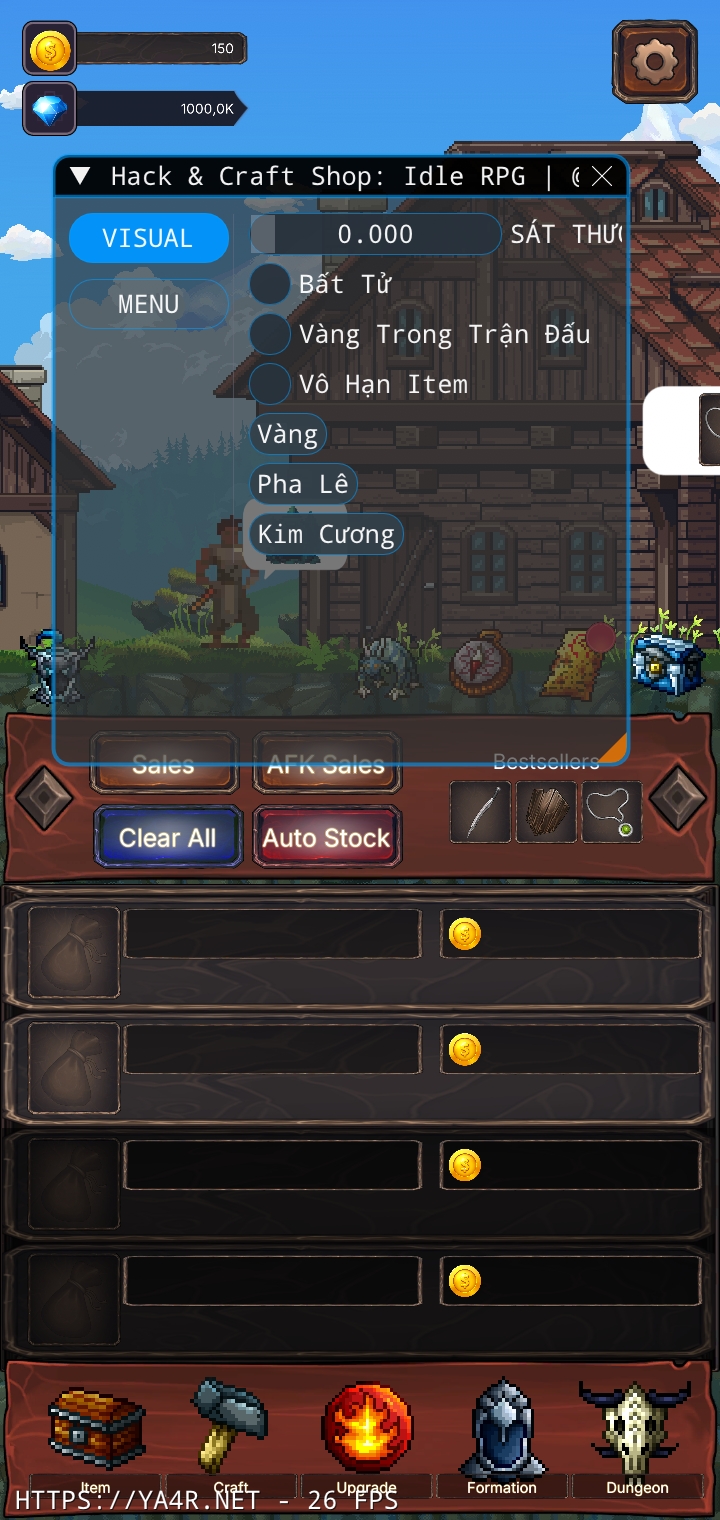This screenshot has width=720, height=1520.
Task: Switch to the MENU tab
Action: (x=148, y=304)
